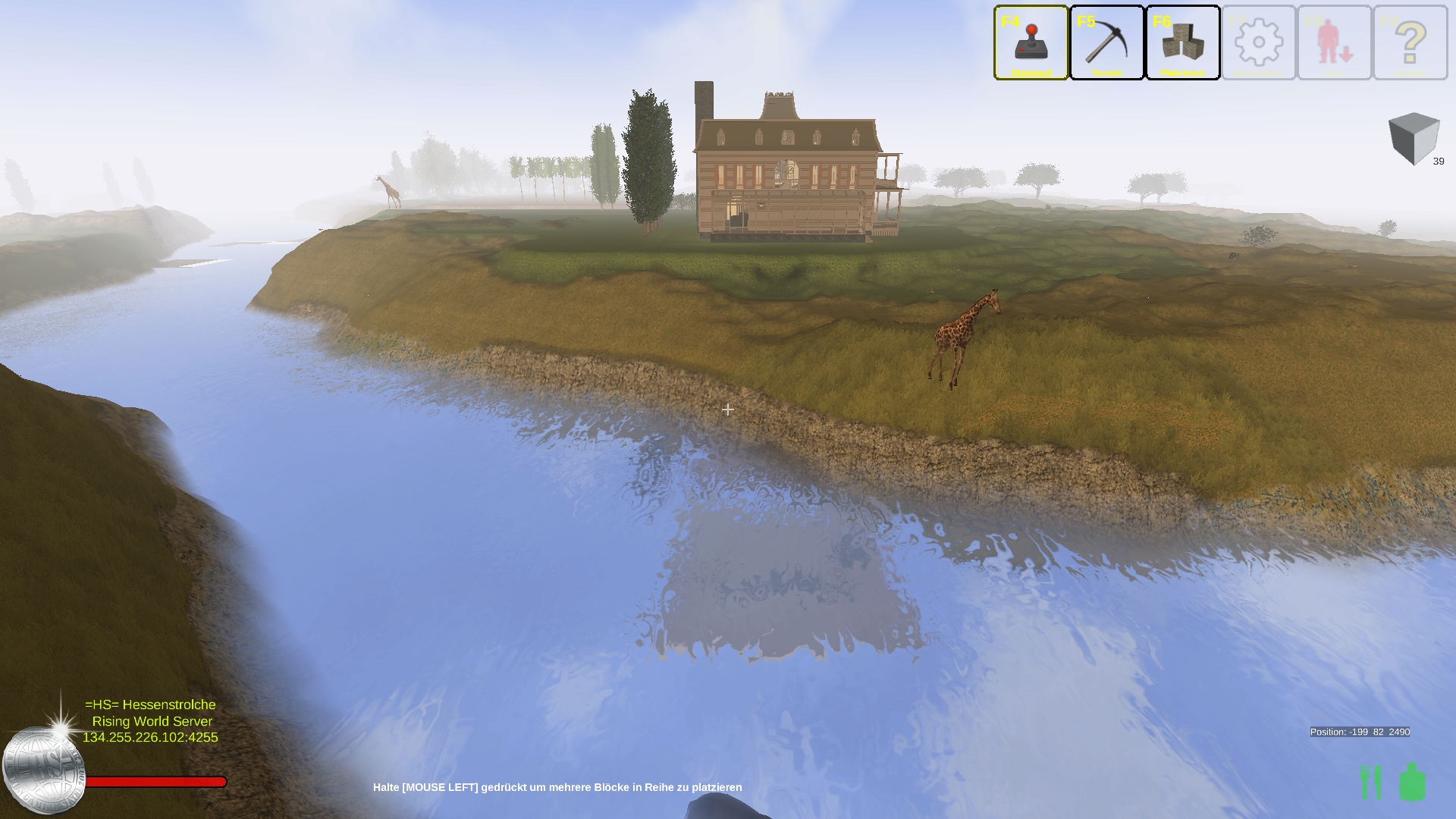Select the green bottle thirst icon
The width and height of the screenshot is (1456, 819).
(x=1412, y=782)
